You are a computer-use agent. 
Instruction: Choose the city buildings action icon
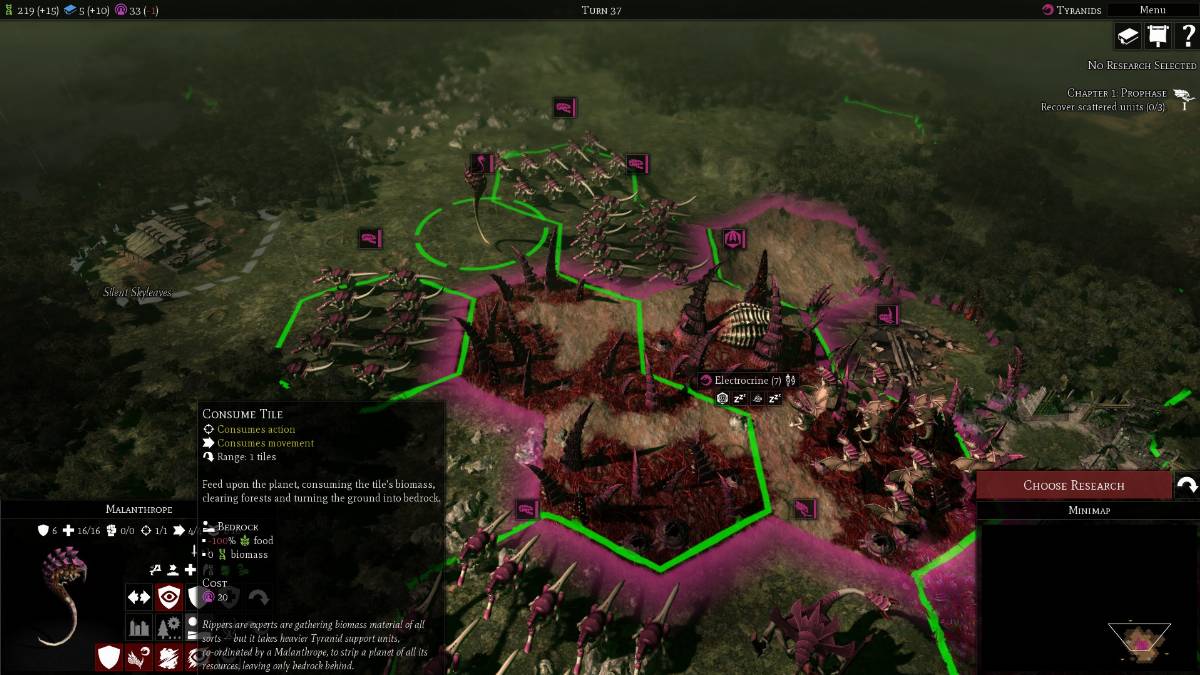[139, 627]
